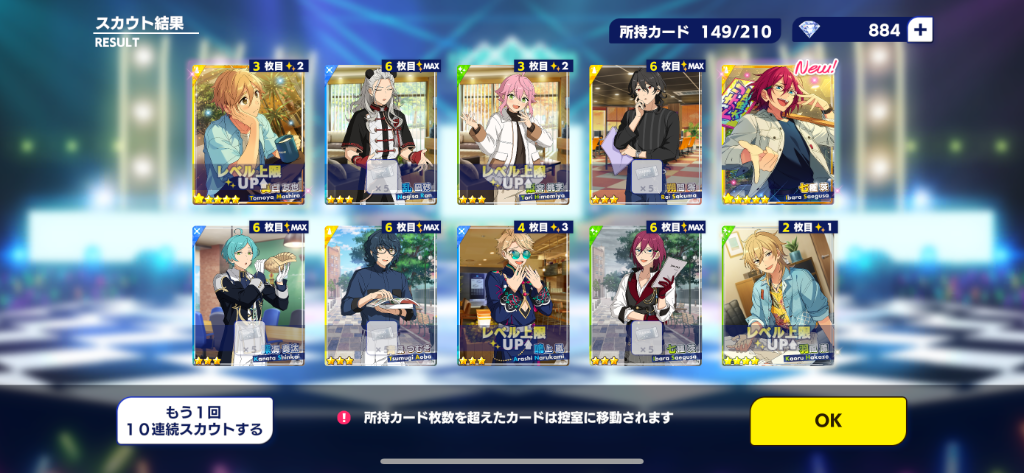Image resolution: width=1024 pixels, height=473 pixels.
Task: Confirm the scout results with OK
Action: (x=828, y=421)
